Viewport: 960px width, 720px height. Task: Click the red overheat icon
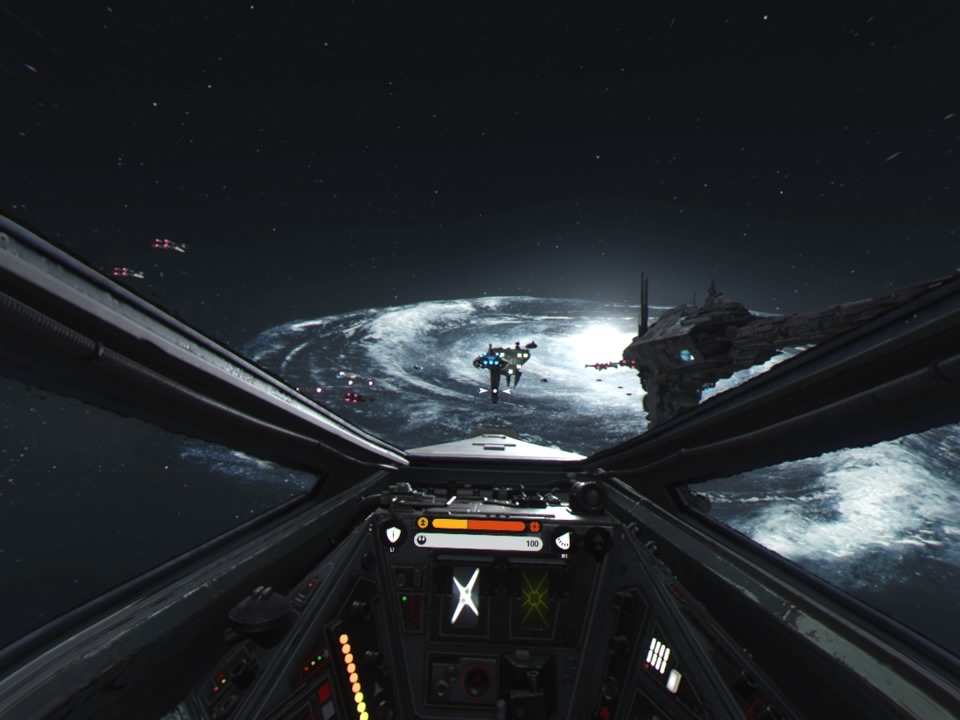pyautogui.click(x=535, y=526)
